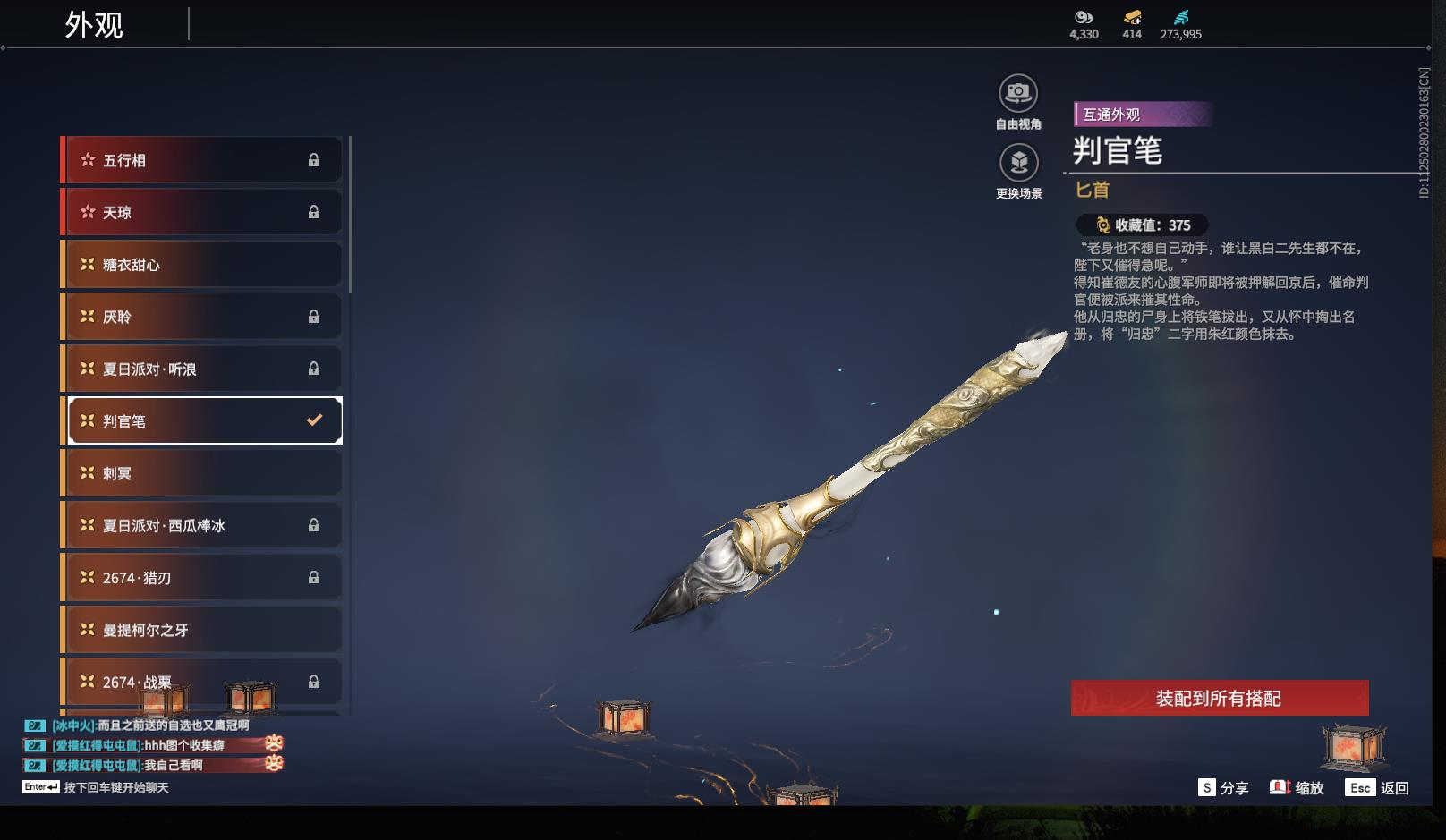
Task: Choose the 天琼 skin from the list
Action: pos(202,212)
